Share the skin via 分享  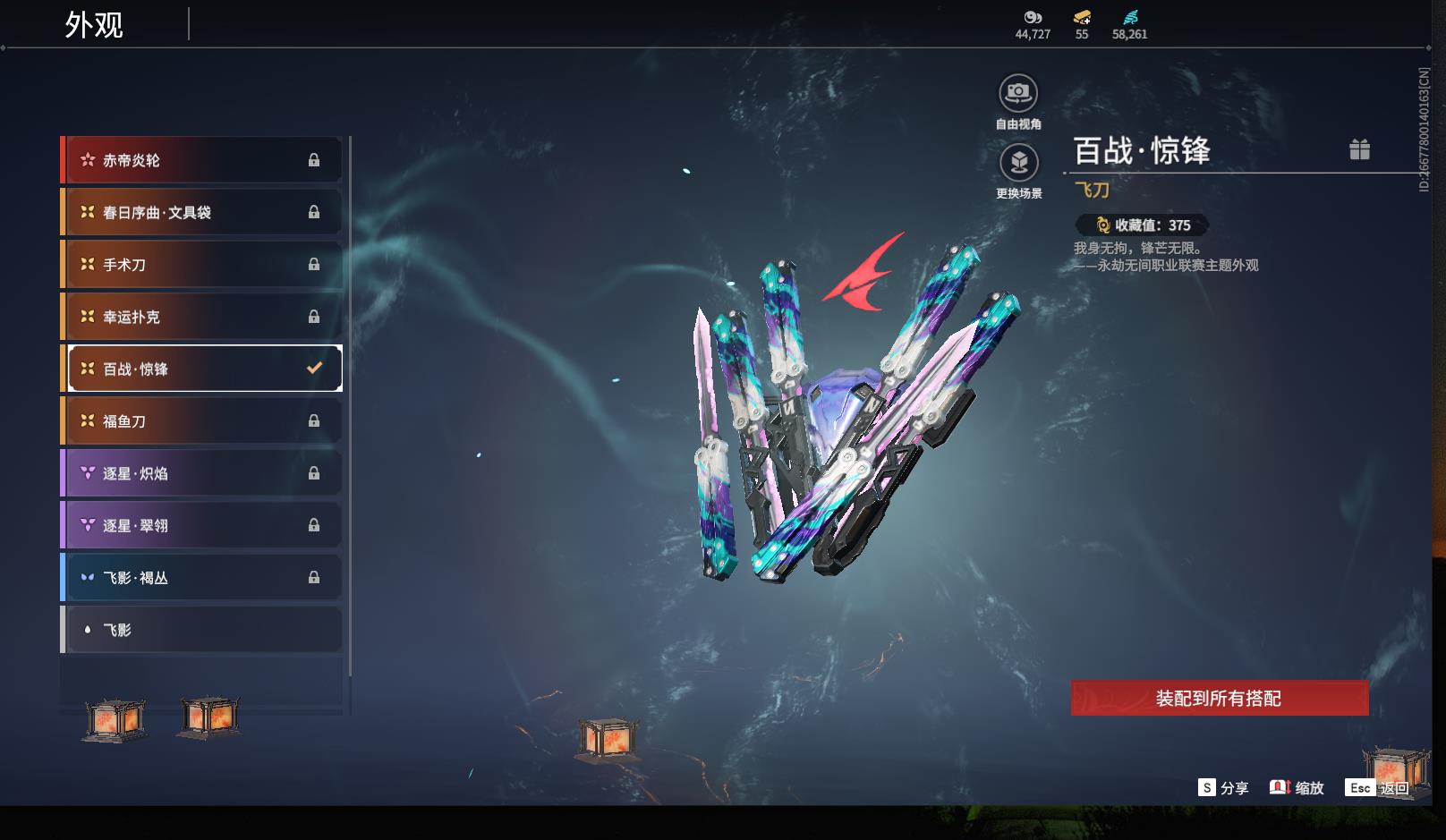pyautogui.click(x=1223, y=787)
